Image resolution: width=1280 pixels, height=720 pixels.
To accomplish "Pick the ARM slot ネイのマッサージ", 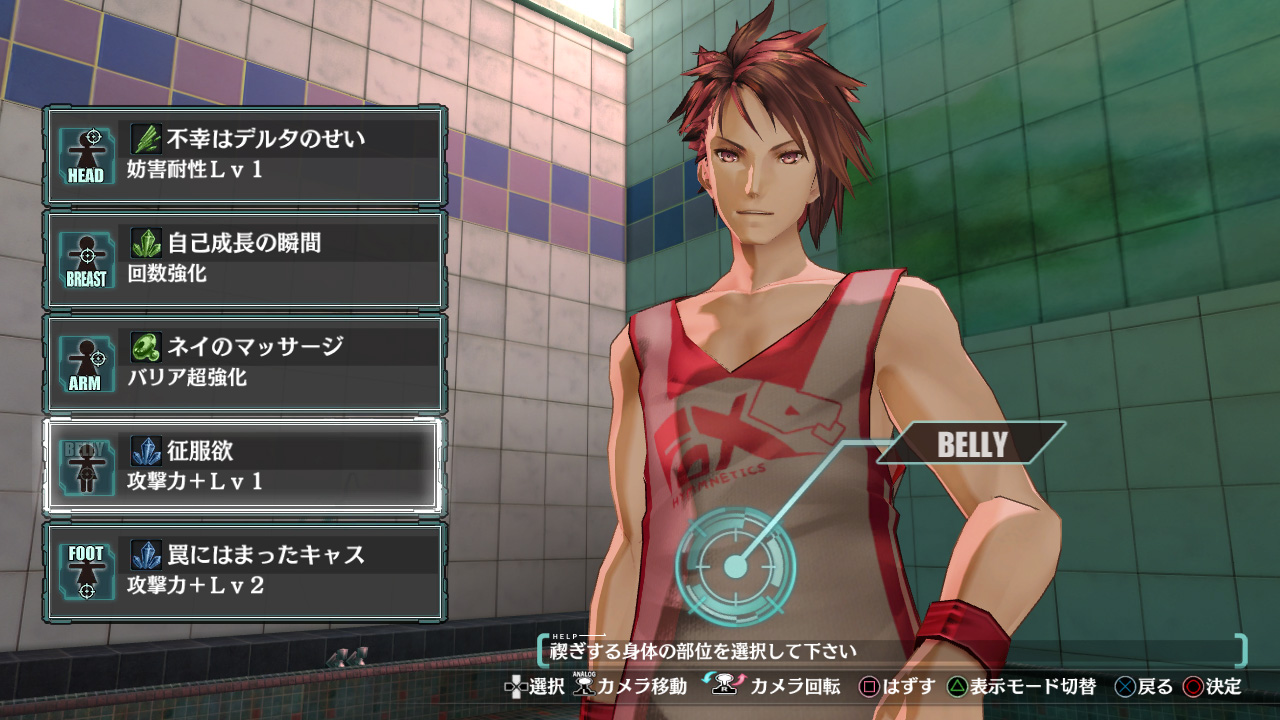I will (x=245, y=363).
